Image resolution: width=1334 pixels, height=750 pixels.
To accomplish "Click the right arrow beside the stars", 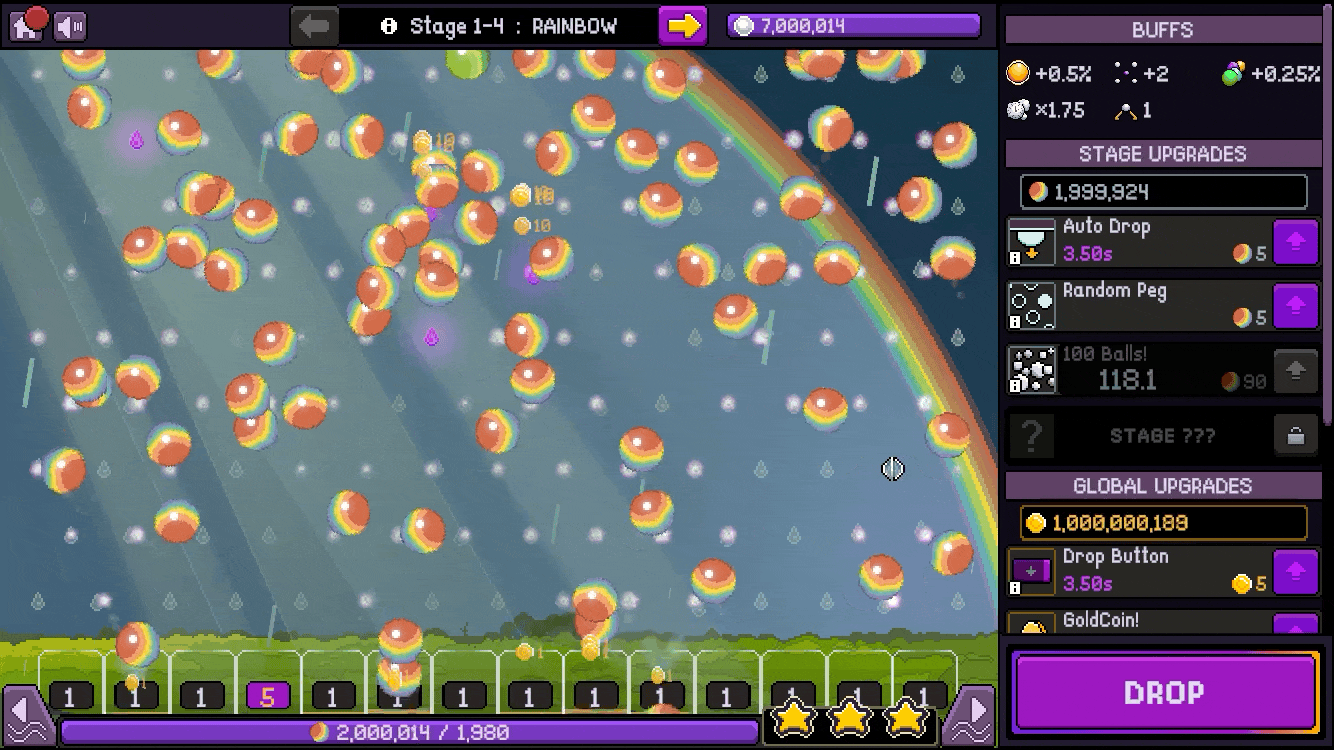I will pyautogui.click(x=970, y=714).
